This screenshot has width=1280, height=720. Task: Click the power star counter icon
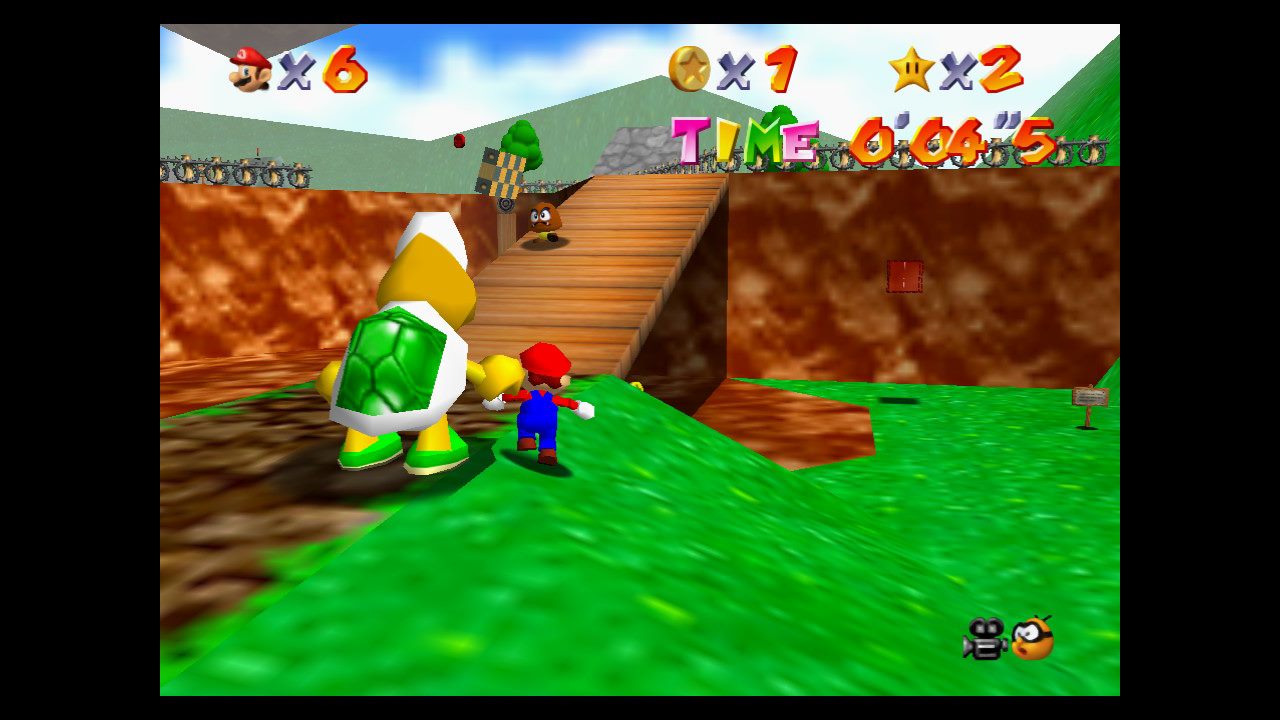point(911,69)
